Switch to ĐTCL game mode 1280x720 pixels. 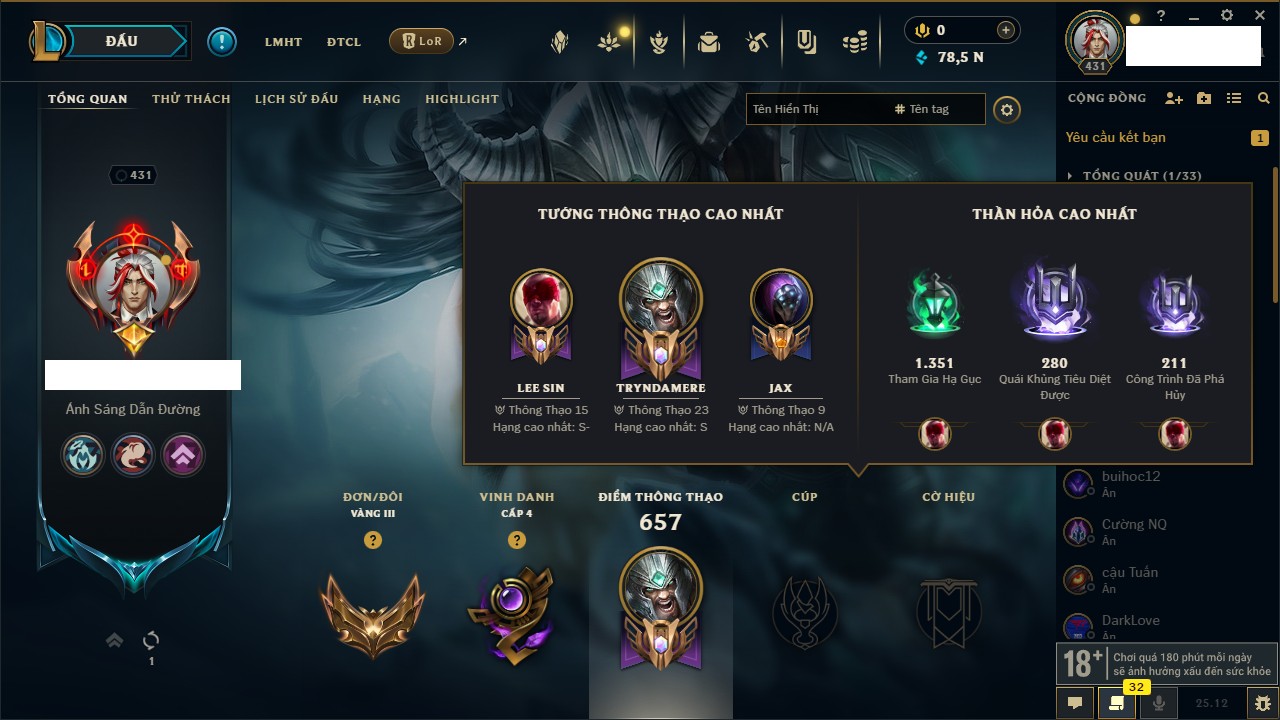[x=344, y=42]
